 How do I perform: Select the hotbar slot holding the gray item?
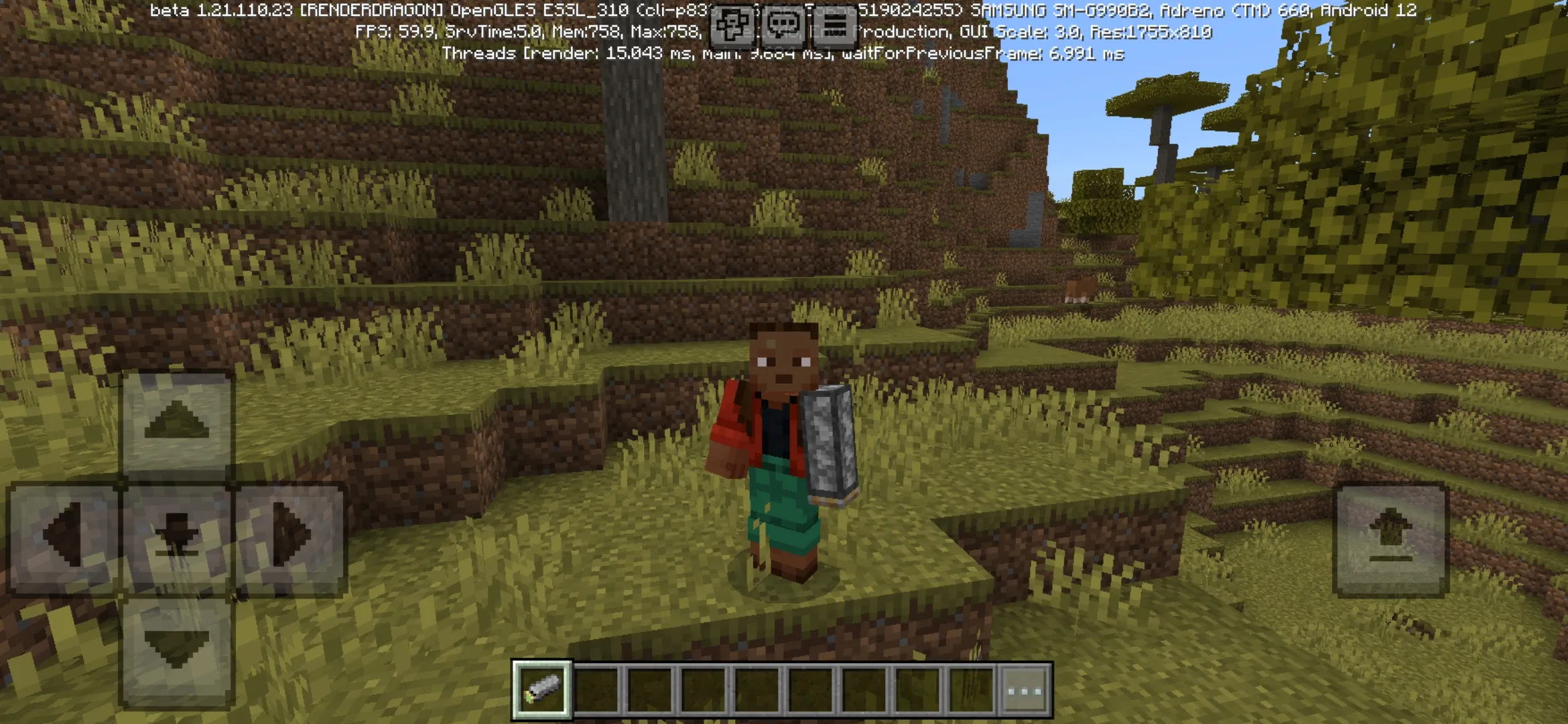click(542, 689)
